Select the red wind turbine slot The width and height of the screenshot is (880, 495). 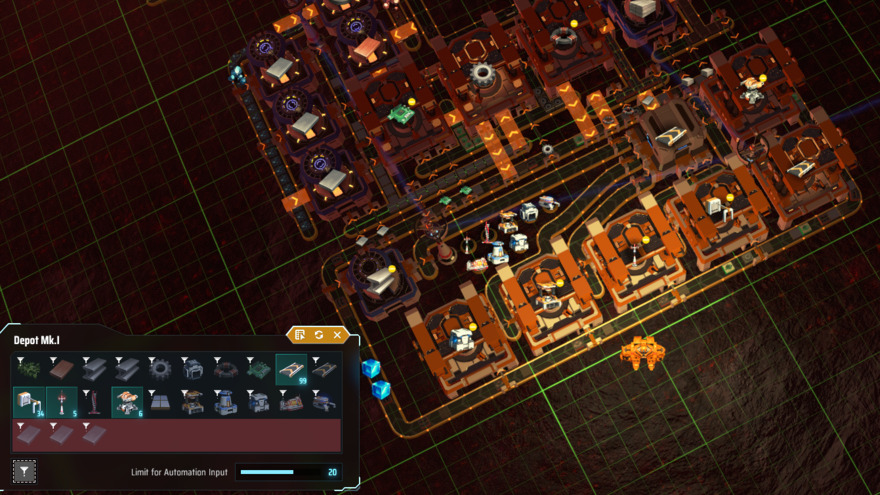coord(94,402)
